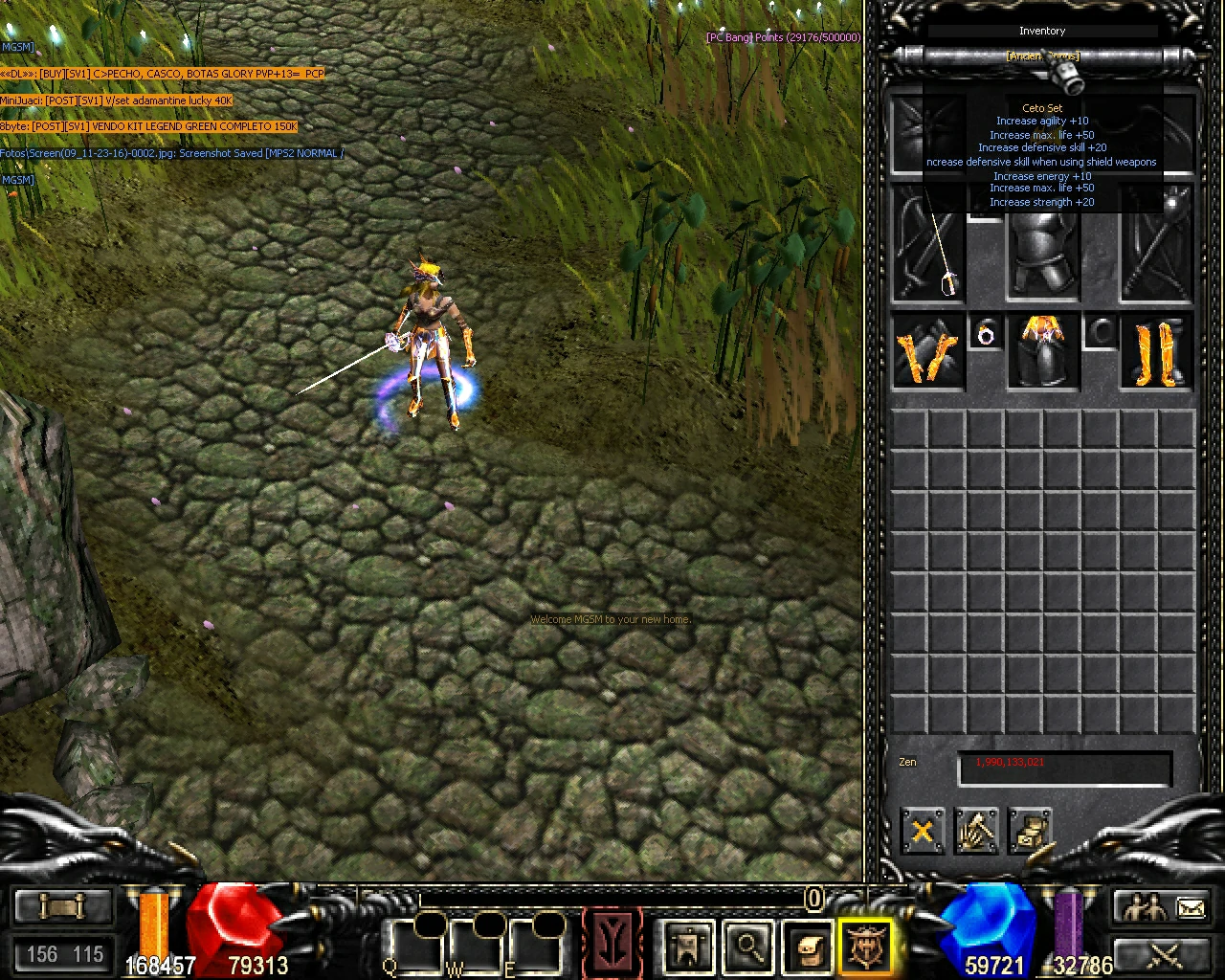1225x980 pixels.
Task: Open the personal store search magnifier
Action: click(747, 946)
